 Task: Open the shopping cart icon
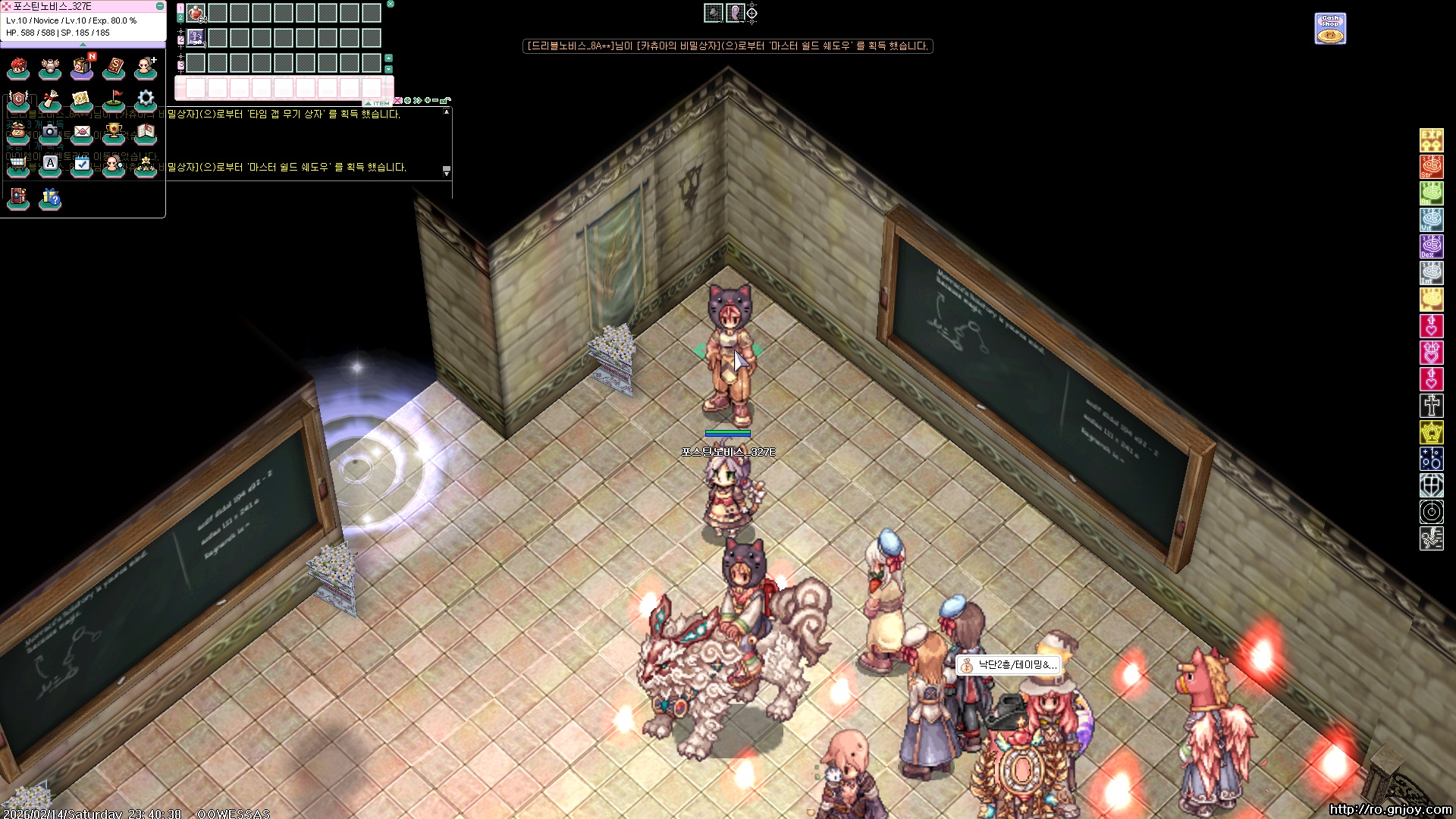tap(18, 164)
